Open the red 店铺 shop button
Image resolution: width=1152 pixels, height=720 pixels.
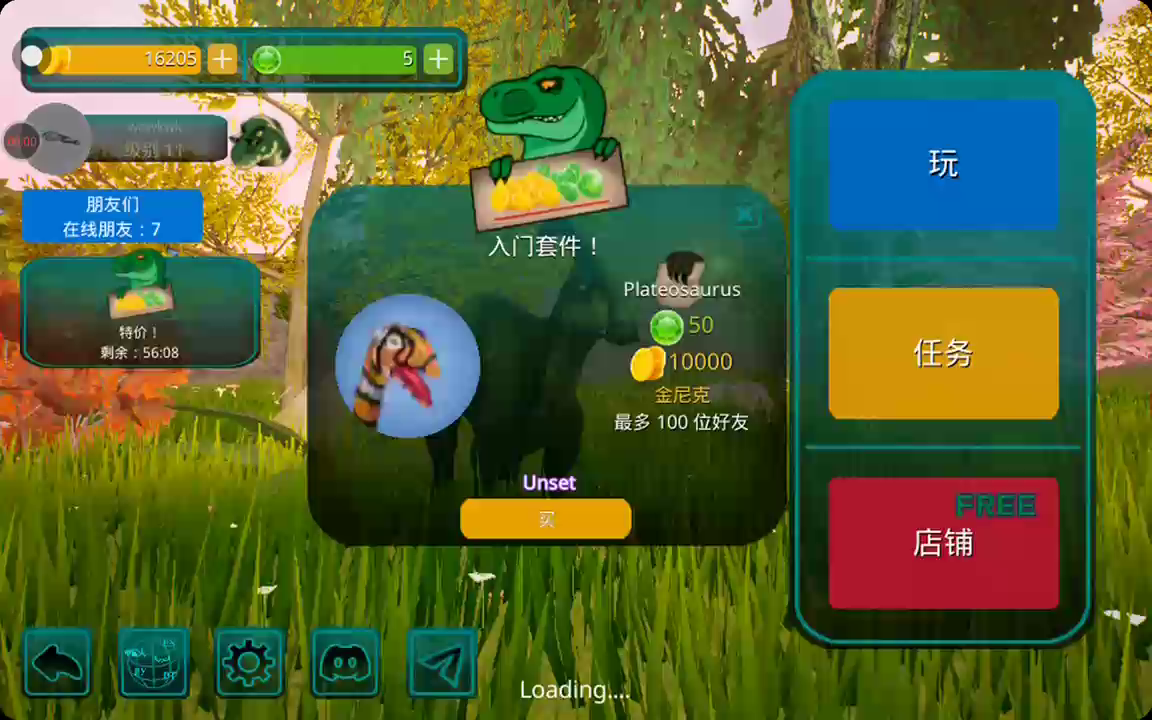943,543
